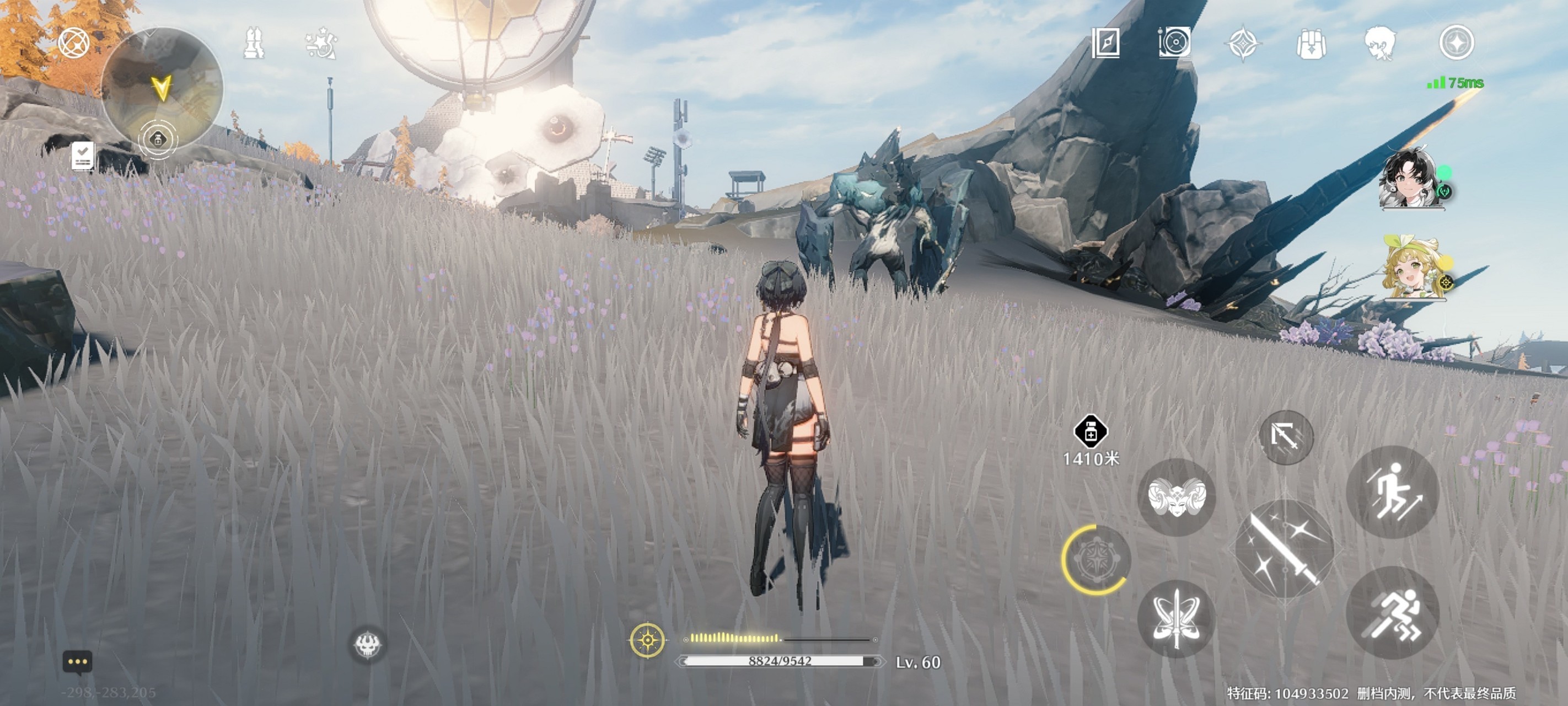Image resolution: width=1568 pixels, height=706 pixels.
Task: Tap the medicine bottle waypoint marker
Action: click(1090, 432)
